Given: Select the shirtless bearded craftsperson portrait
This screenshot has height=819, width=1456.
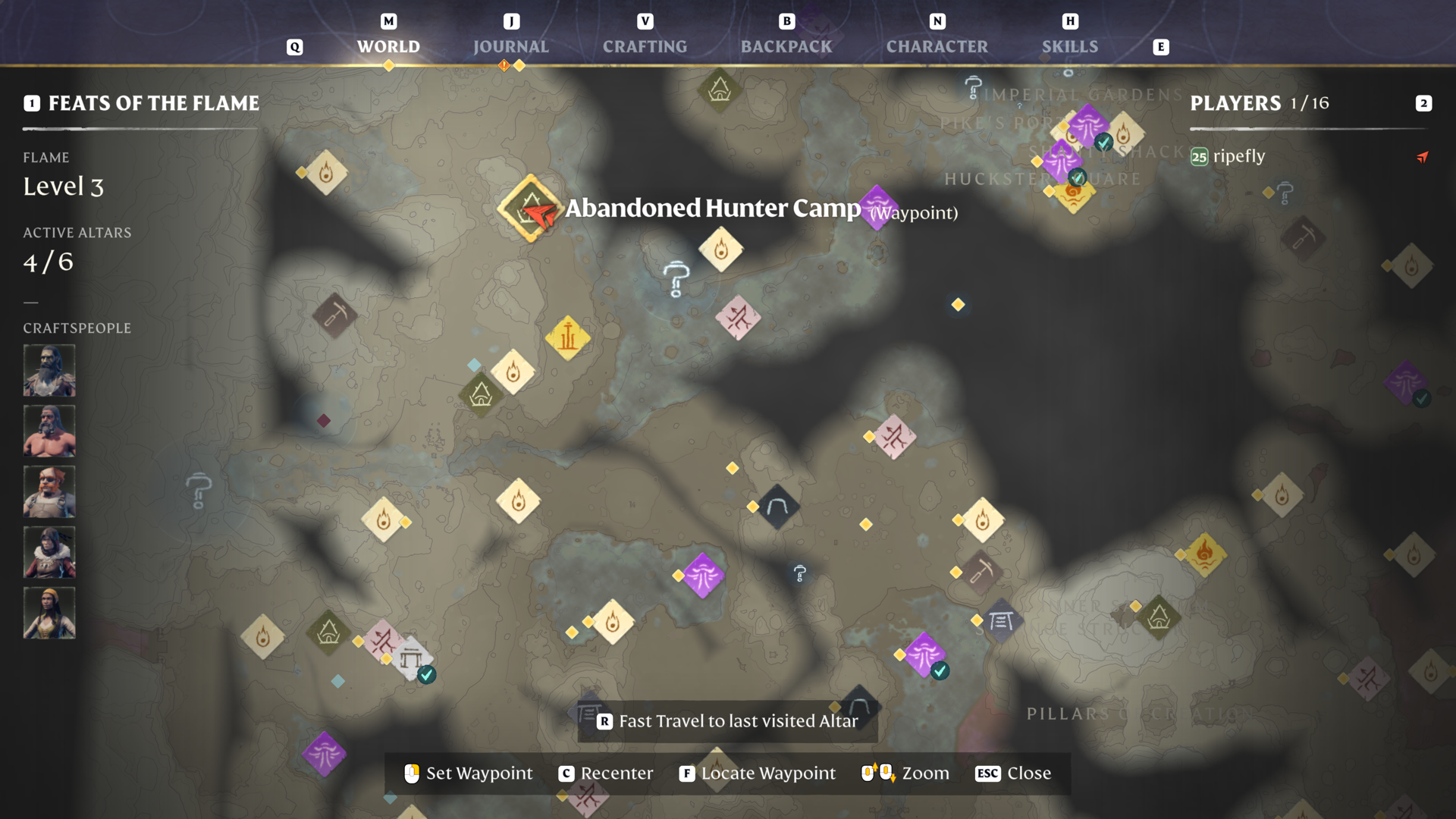Looking at the screenshot, I should [49, 431].
